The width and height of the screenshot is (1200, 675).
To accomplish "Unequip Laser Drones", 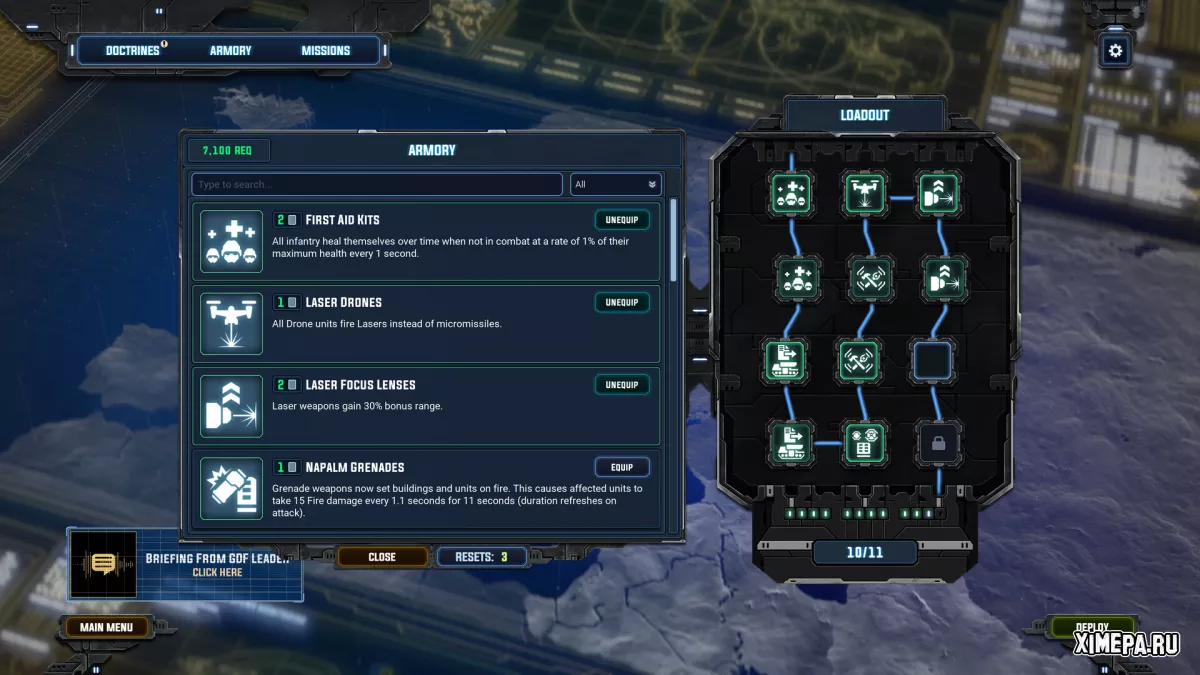I will [x=622, y=302].
